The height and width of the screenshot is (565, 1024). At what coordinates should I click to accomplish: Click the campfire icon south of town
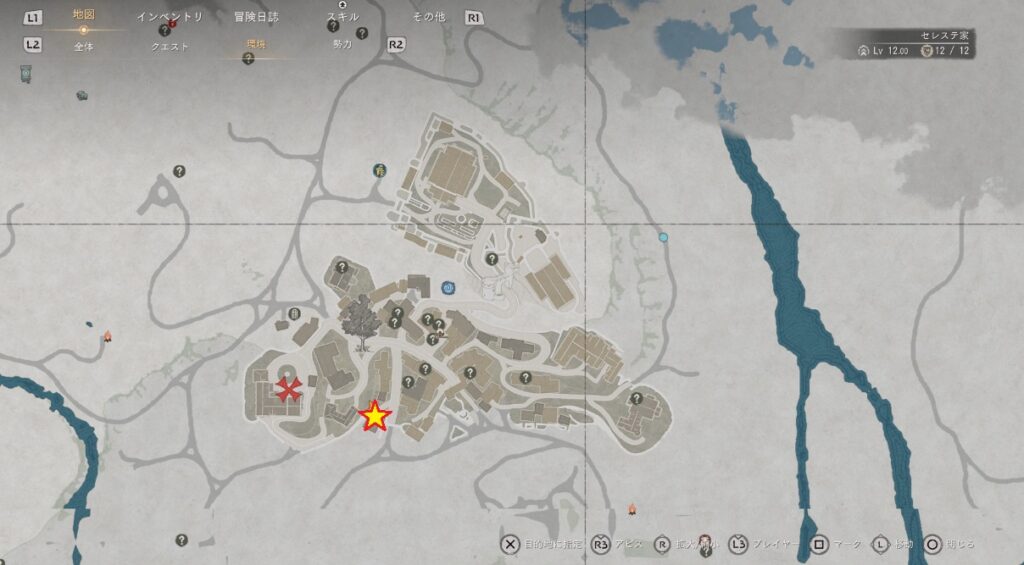632,509
